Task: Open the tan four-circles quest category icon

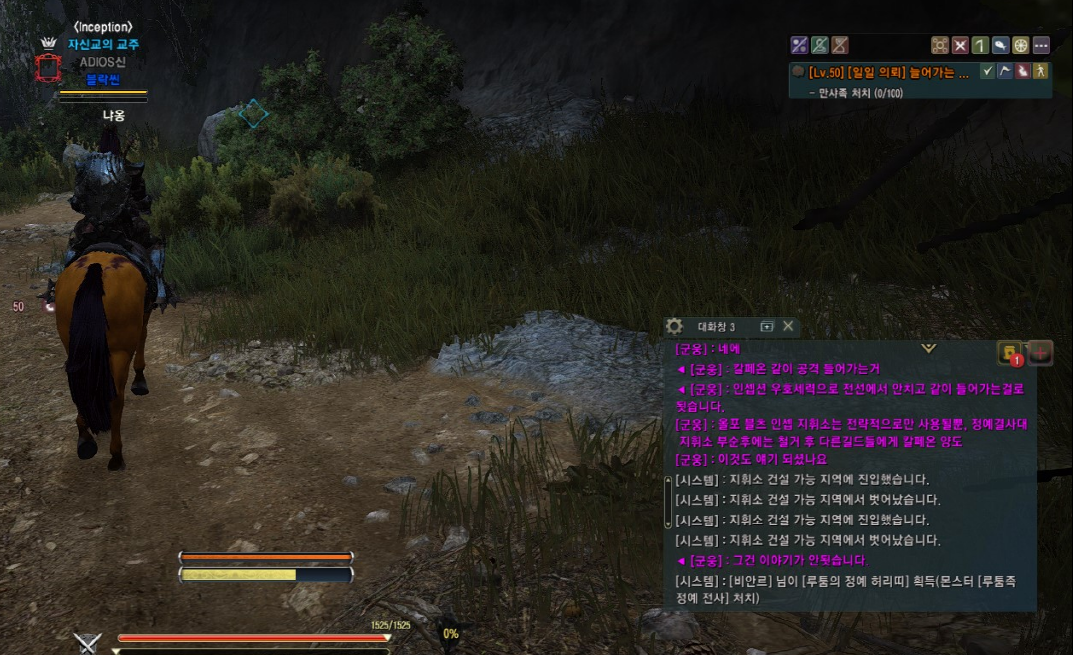Action: pyautogui.click(x=940, y=45)
